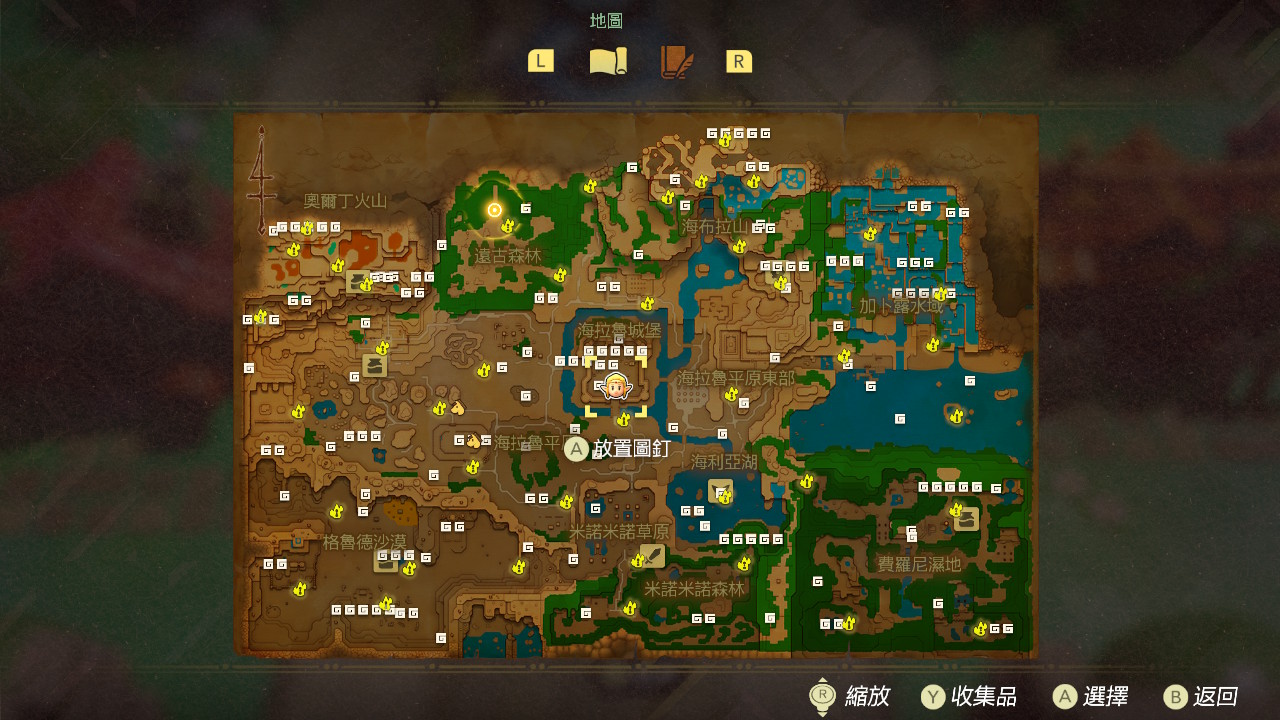Pick the dungeon icon above 費羅尼濕地 label

(x=967, y=519)
